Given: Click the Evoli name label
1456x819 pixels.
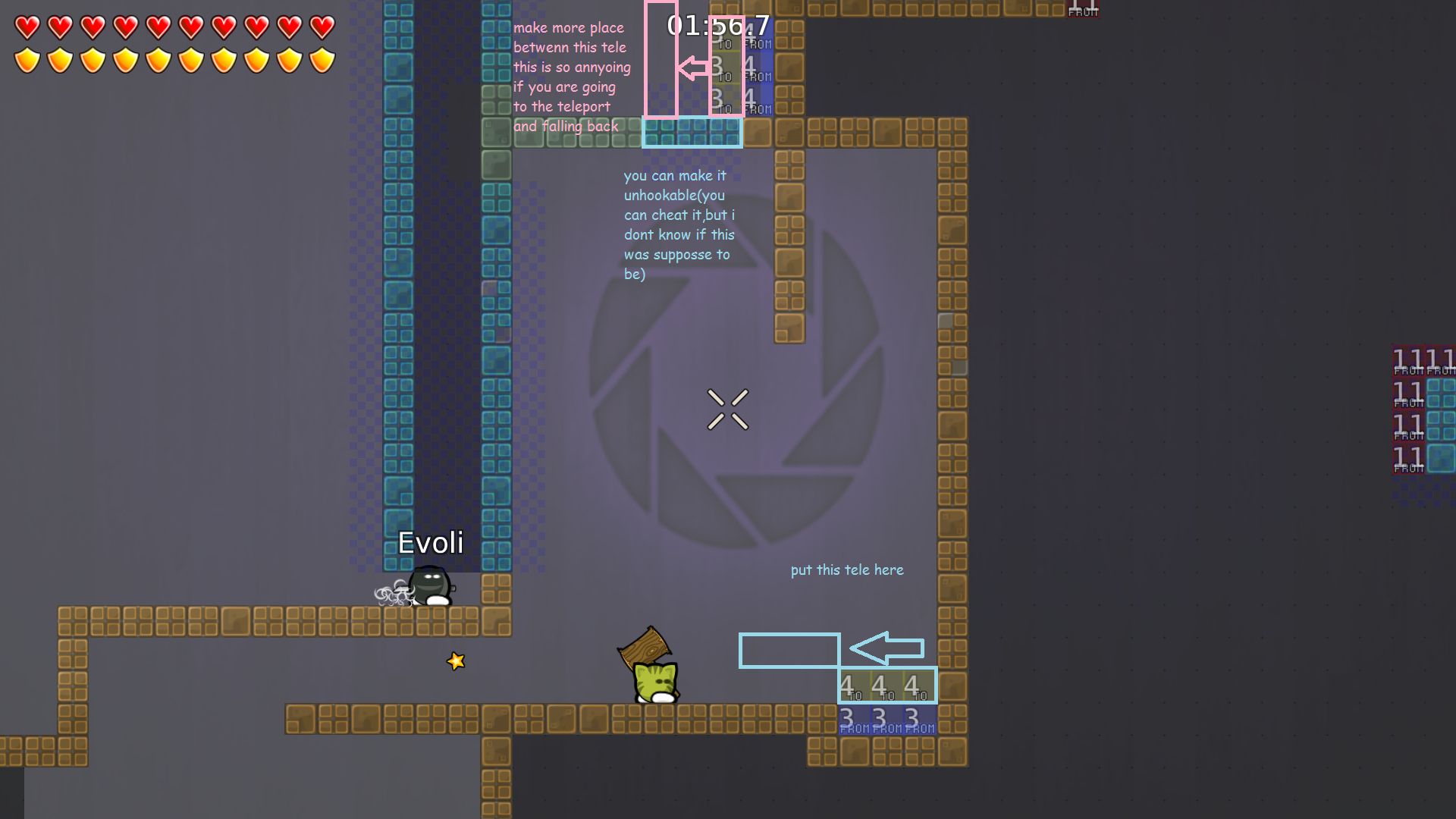Looking at the screenshot, I should pos(429,542).
